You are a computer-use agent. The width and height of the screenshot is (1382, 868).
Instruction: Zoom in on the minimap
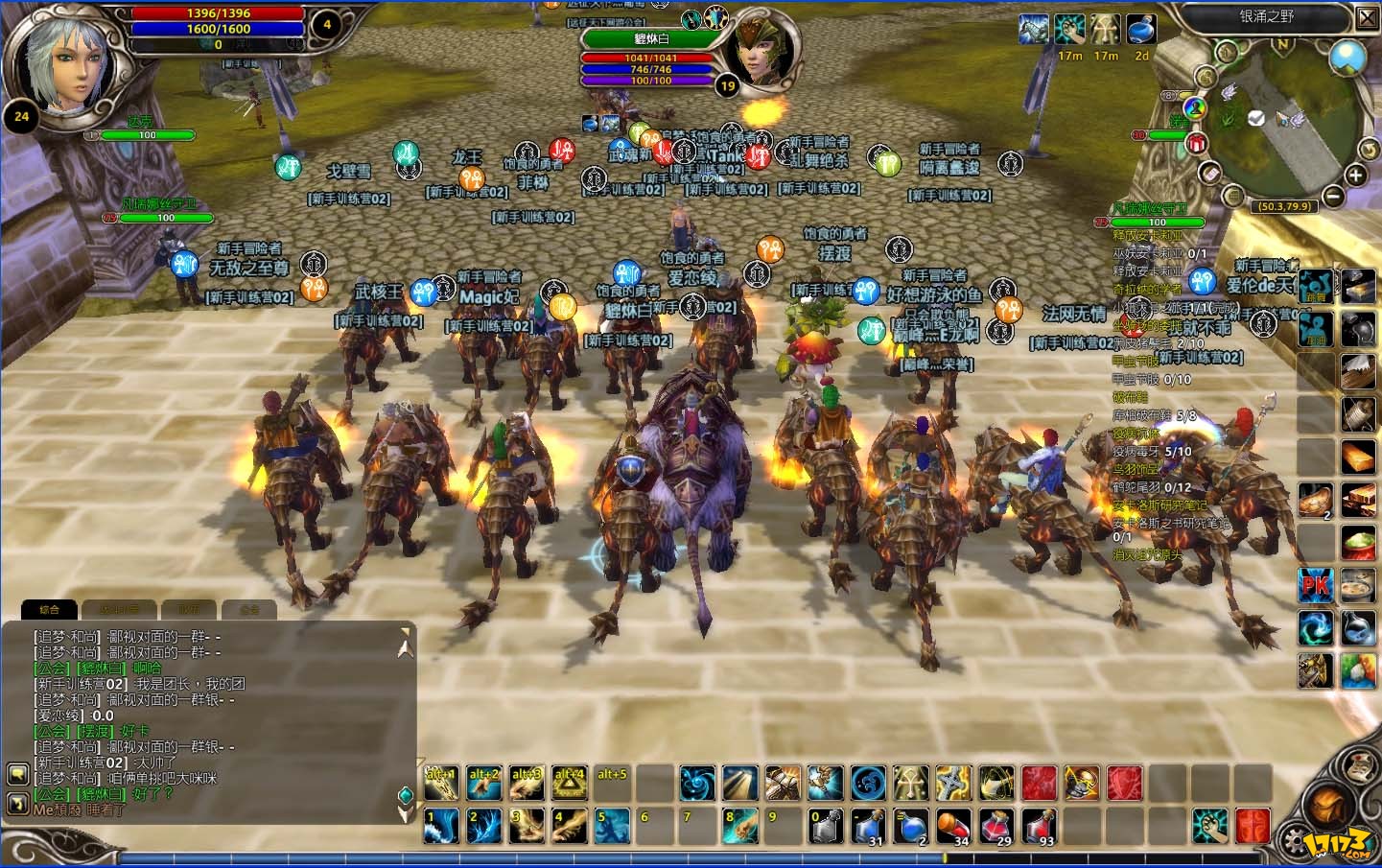click(1355, 176)
